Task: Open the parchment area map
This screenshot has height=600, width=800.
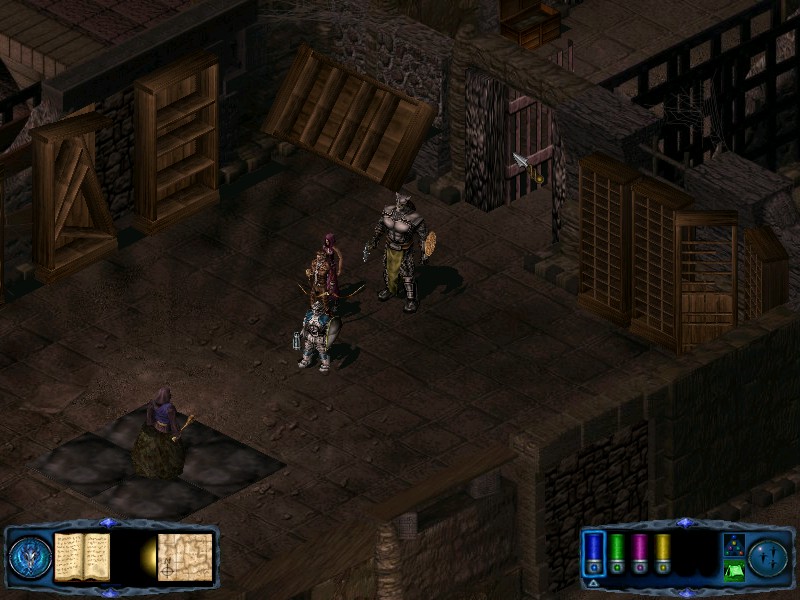Action: point(185,556)
